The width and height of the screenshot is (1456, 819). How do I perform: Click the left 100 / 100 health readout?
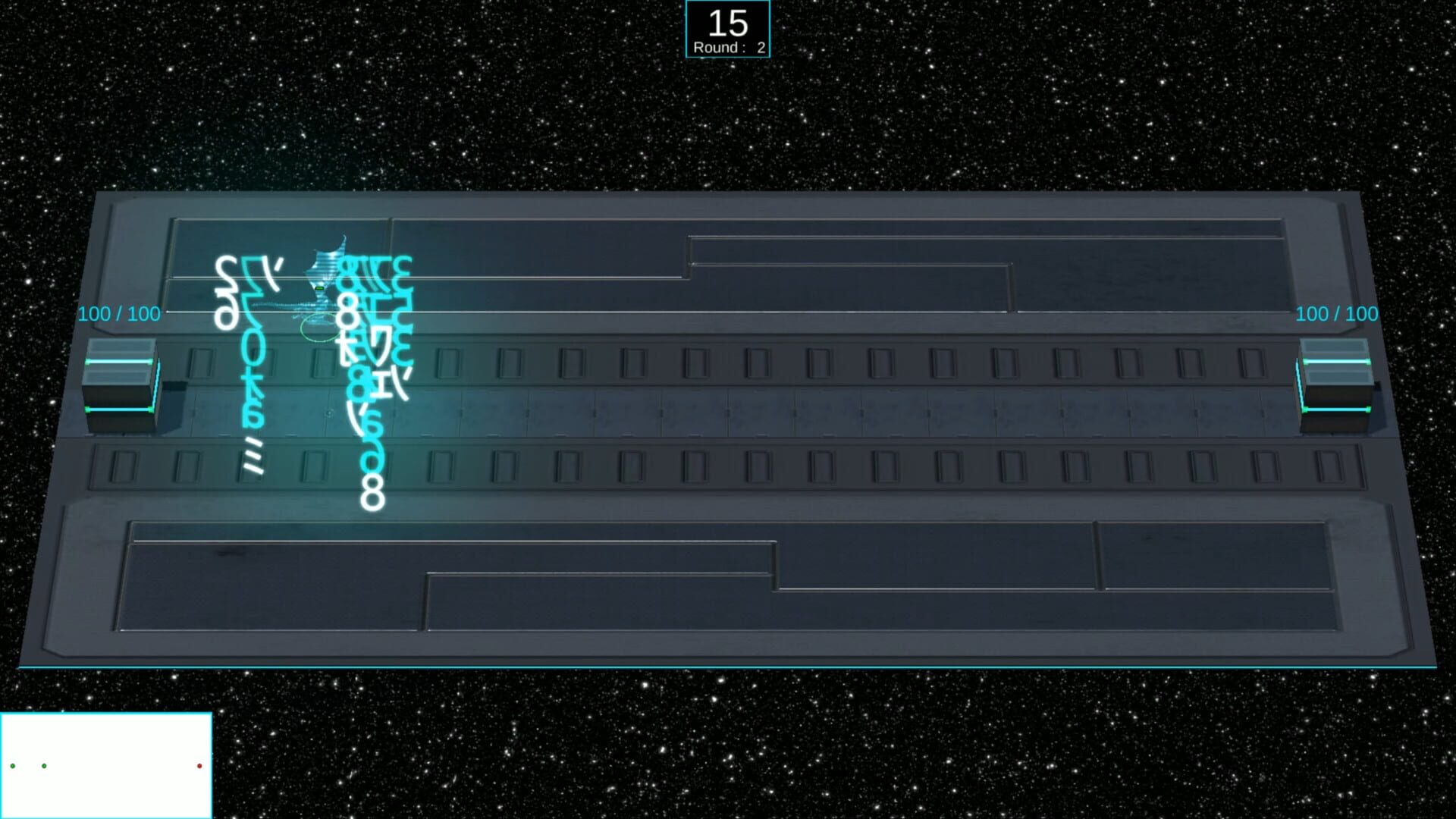(119, 313)
